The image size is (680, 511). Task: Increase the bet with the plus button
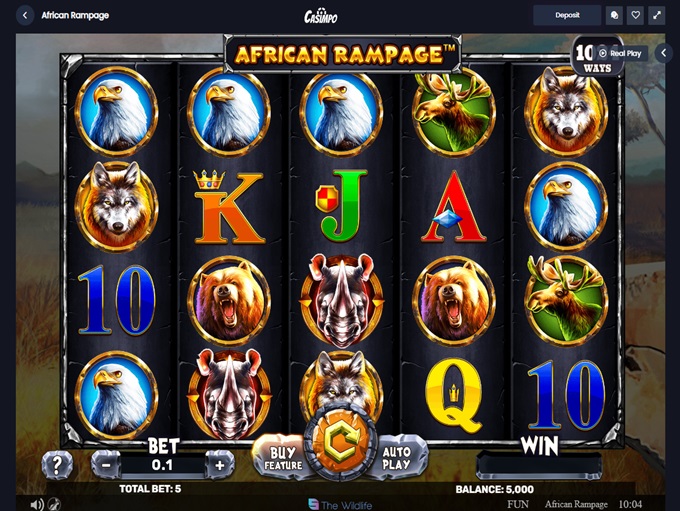pyautogui.click(x=220, y=464)
